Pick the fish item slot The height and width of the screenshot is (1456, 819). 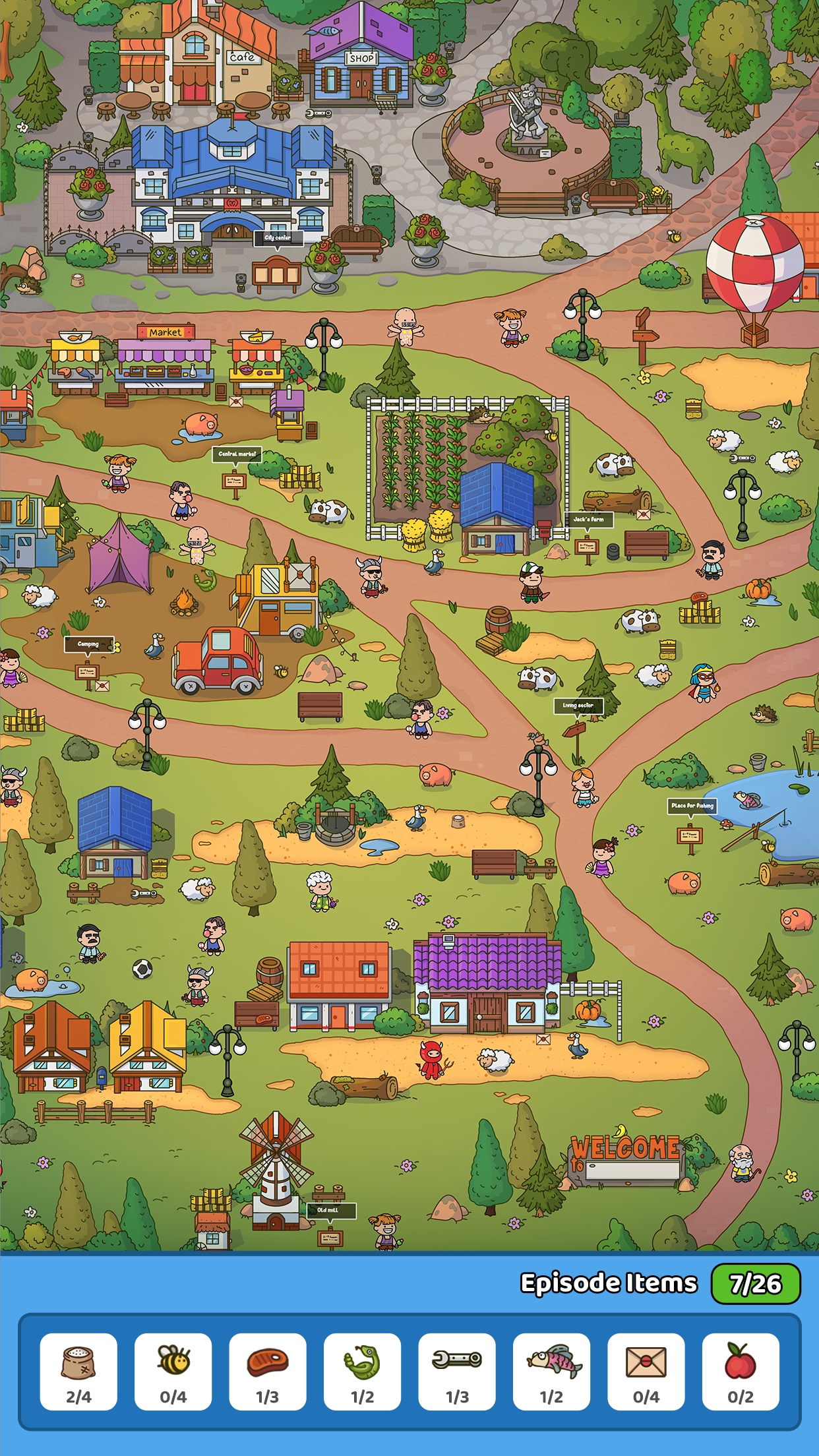(551, 1371)
